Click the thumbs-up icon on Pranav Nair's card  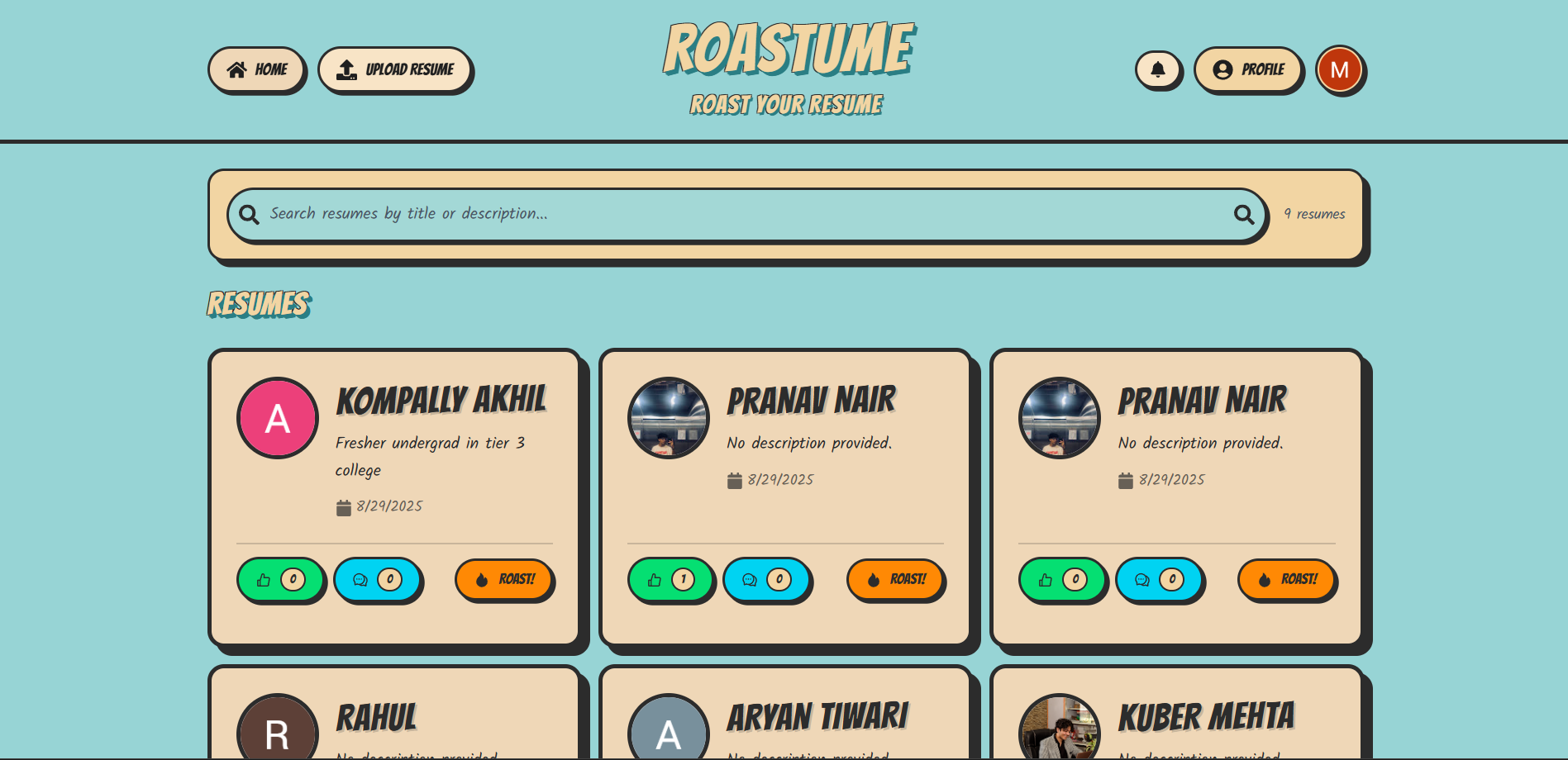click(x=654, y=580)
